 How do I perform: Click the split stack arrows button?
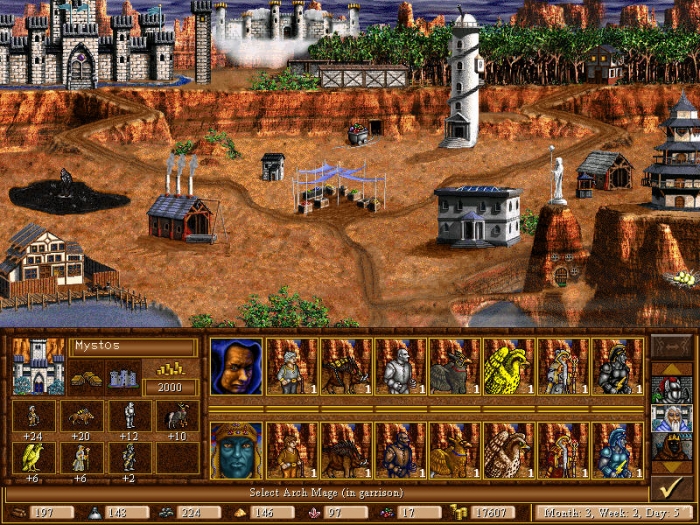(668, 348)
